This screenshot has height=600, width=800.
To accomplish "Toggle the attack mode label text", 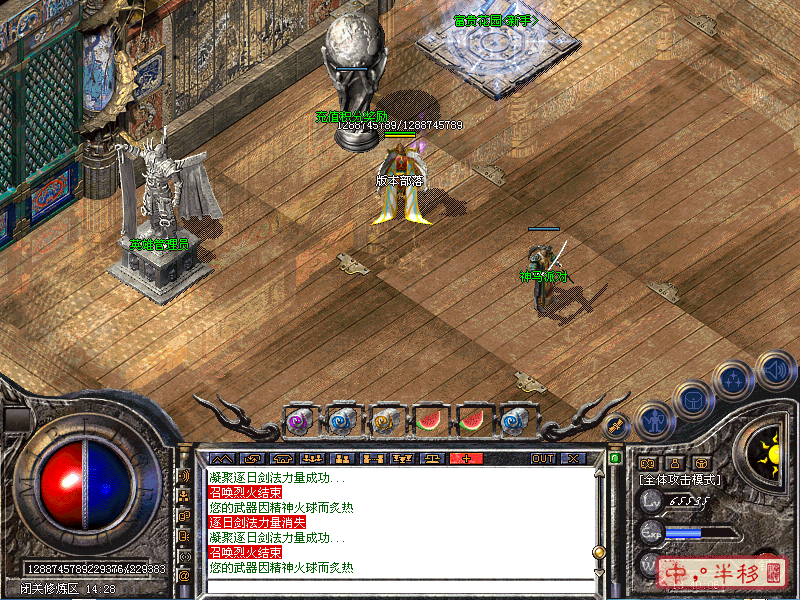I will click(x=680, y=479).
